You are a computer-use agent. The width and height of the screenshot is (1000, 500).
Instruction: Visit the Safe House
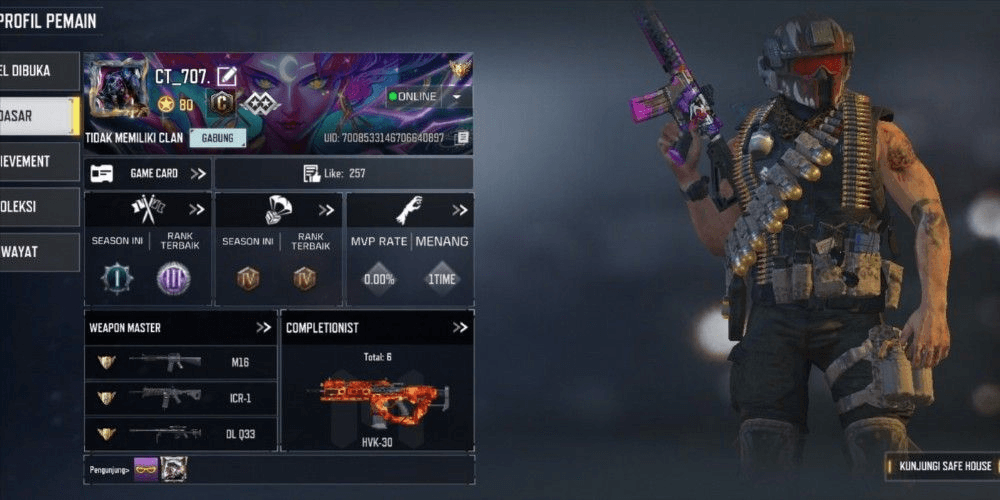point(942,466)
